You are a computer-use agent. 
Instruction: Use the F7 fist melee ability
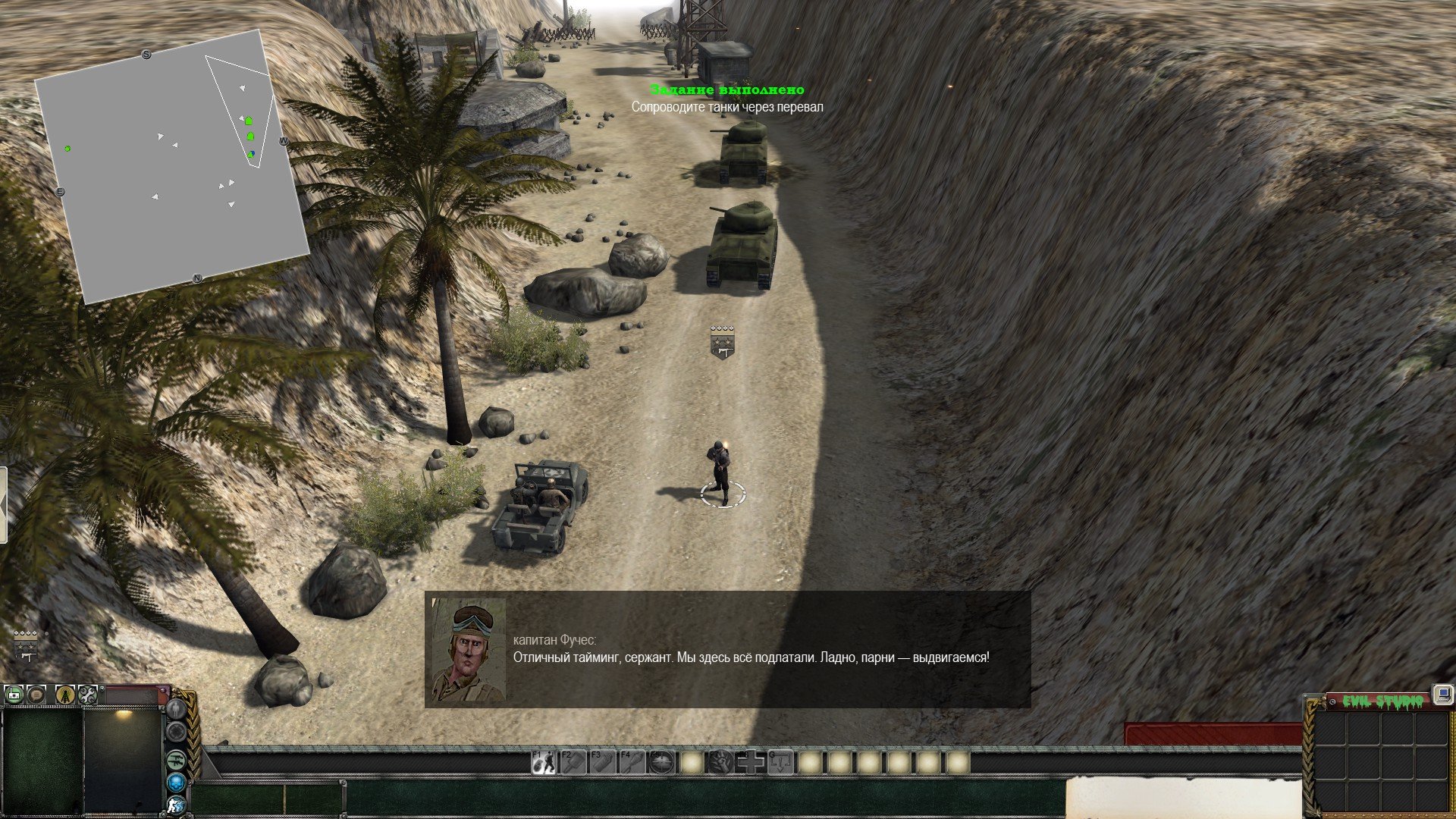click(x=721, y=762)
